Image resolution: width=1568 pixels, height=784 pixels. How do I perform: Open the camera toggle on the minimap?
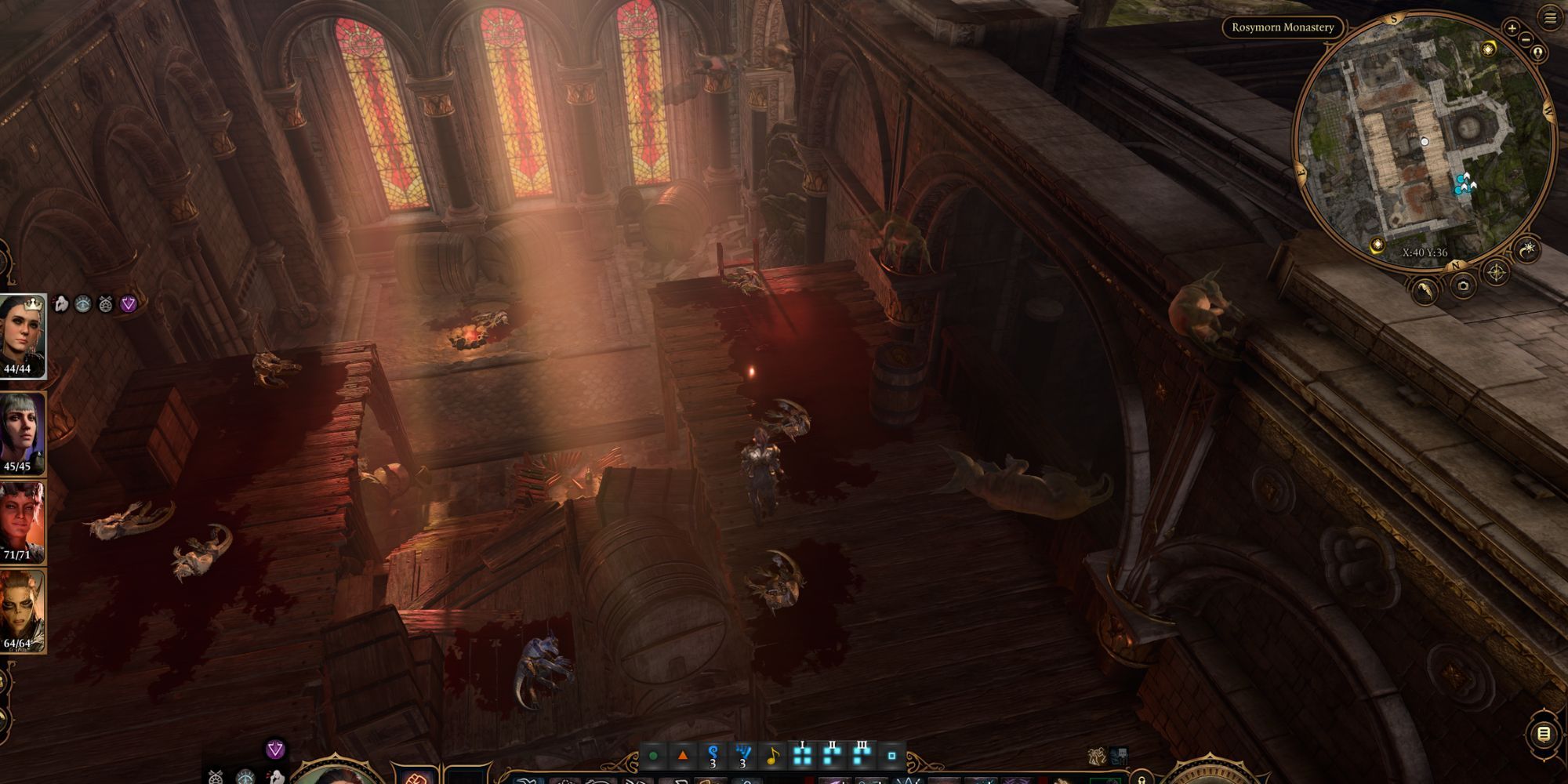pos(1463,286)
